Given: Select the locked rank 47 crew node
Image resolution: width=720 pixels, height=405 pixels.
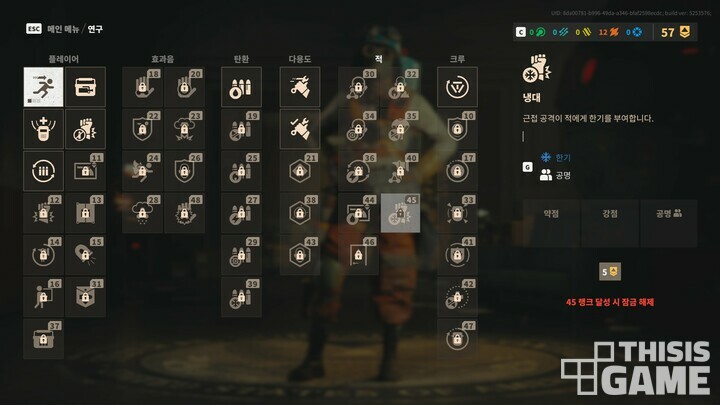Looking at the screenshot, I should 457,339.
